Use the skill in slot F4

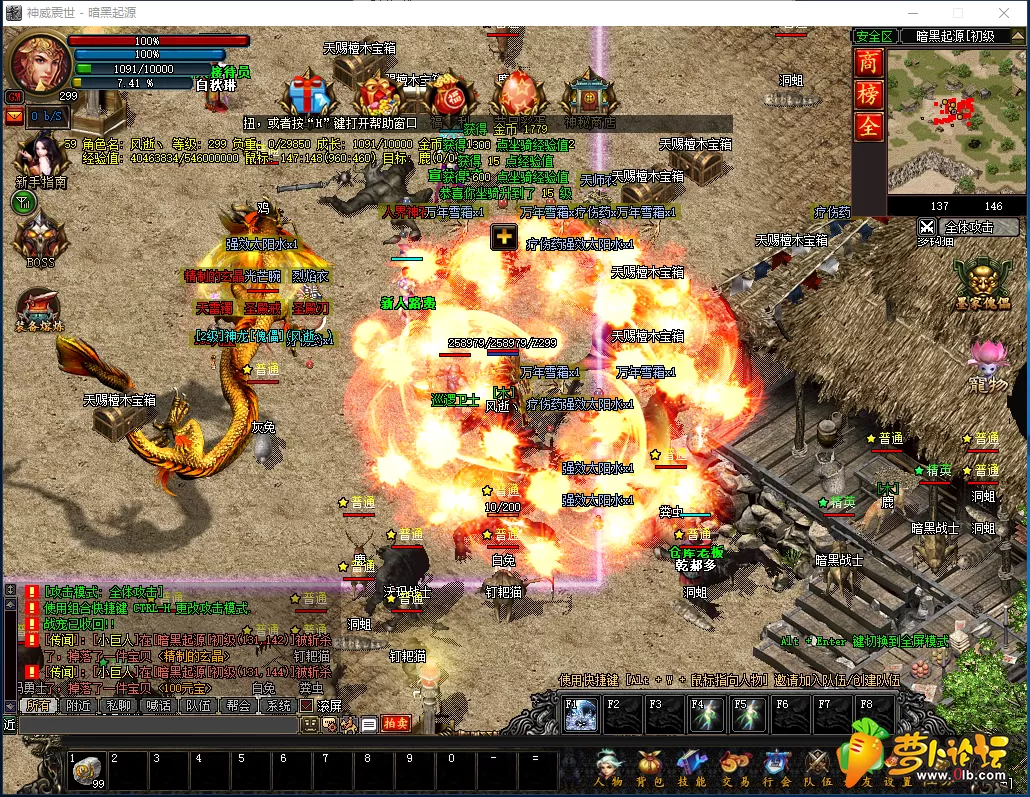(707, 715)
